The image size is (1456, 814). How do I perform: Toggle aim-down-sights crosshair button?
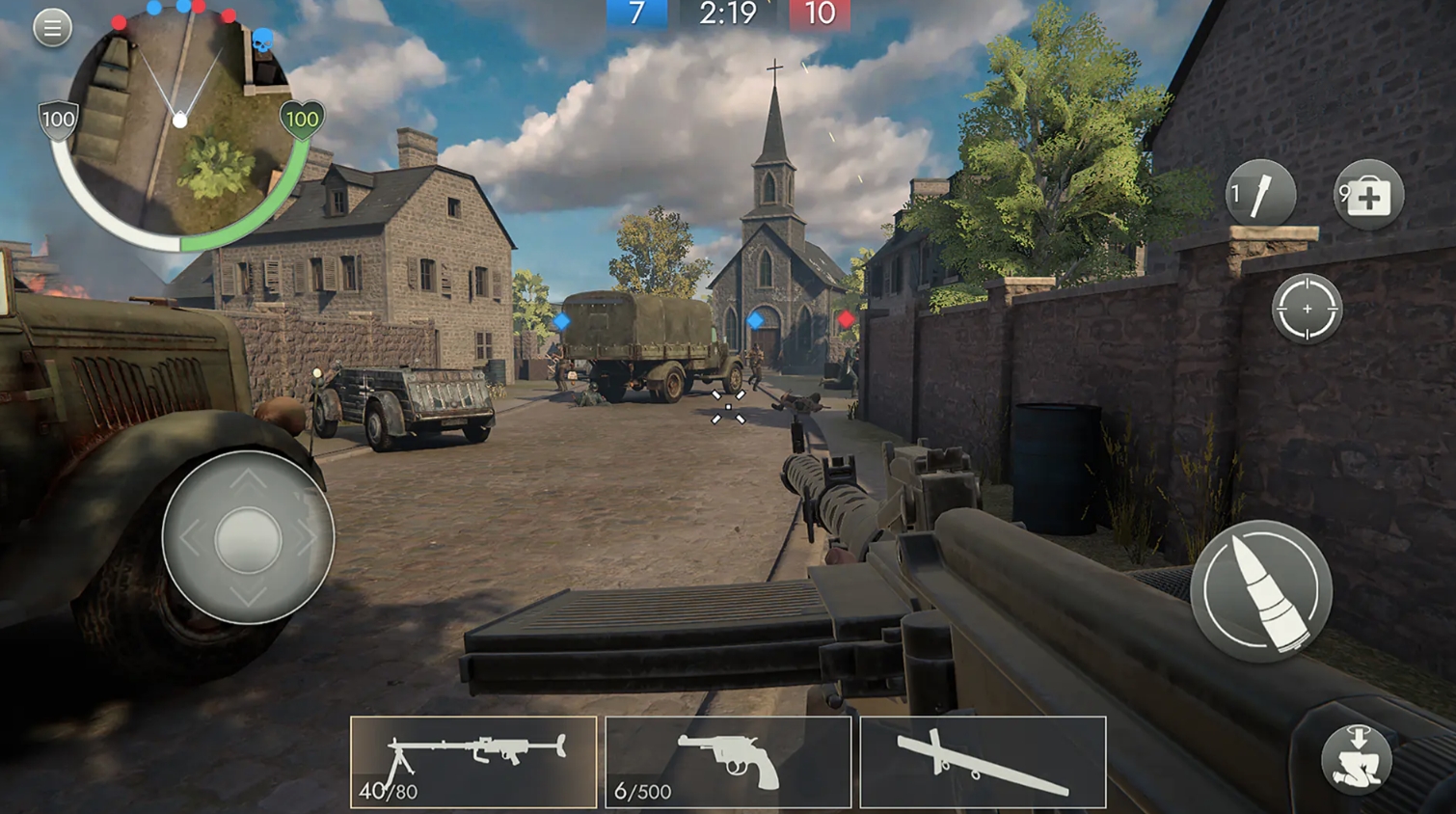pyautogui.click(x=1307, y=309)
